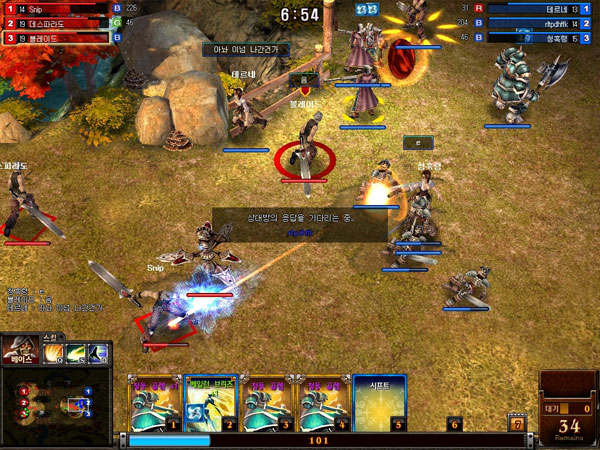Image resolution: width=600 pixels, height=450 pixels.
Task: Play the 시프트 card in slot 5
Action: click(380, 401)
